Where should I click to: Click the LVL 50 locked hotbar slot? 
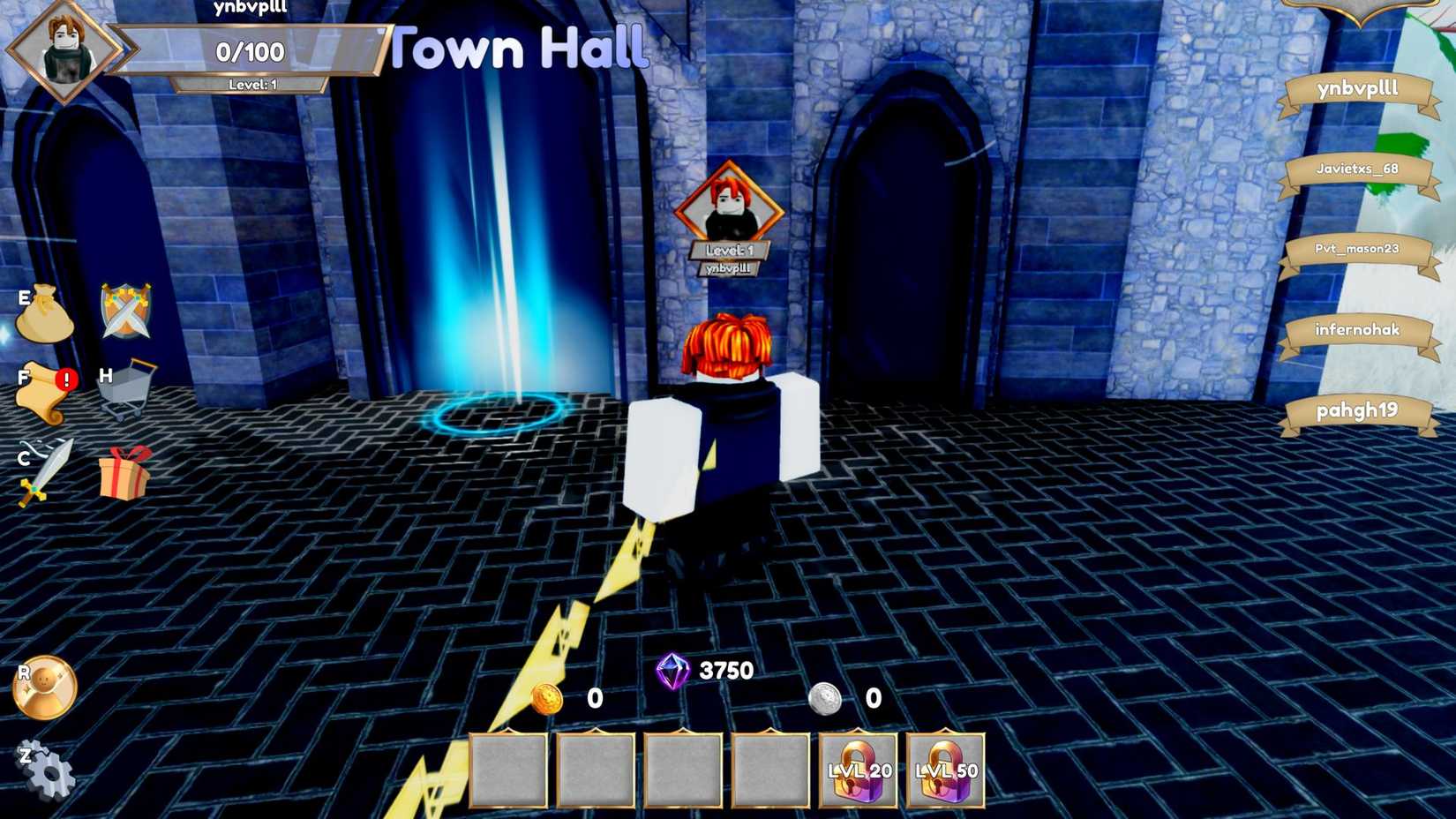945,770
